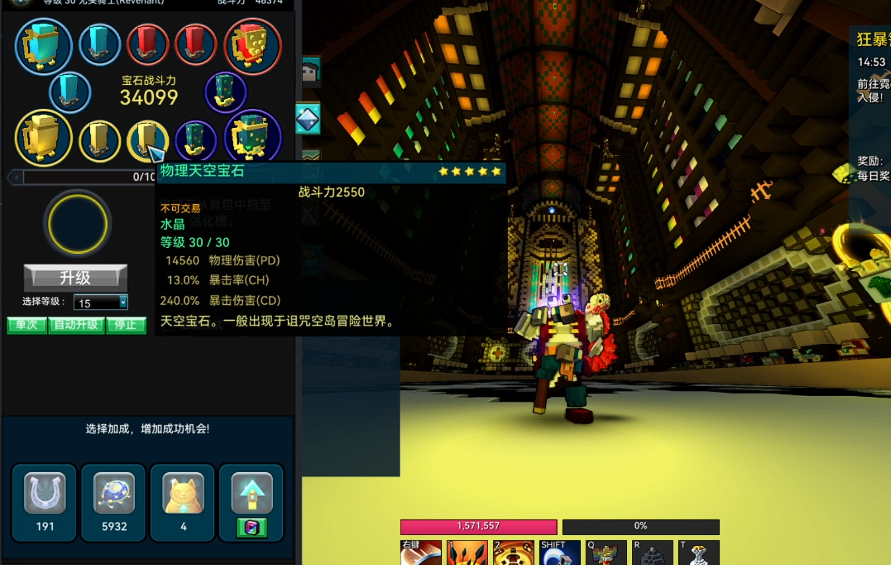Select the large green cosmic empowered gem
The image size is (891, 565).
(252, 137)
